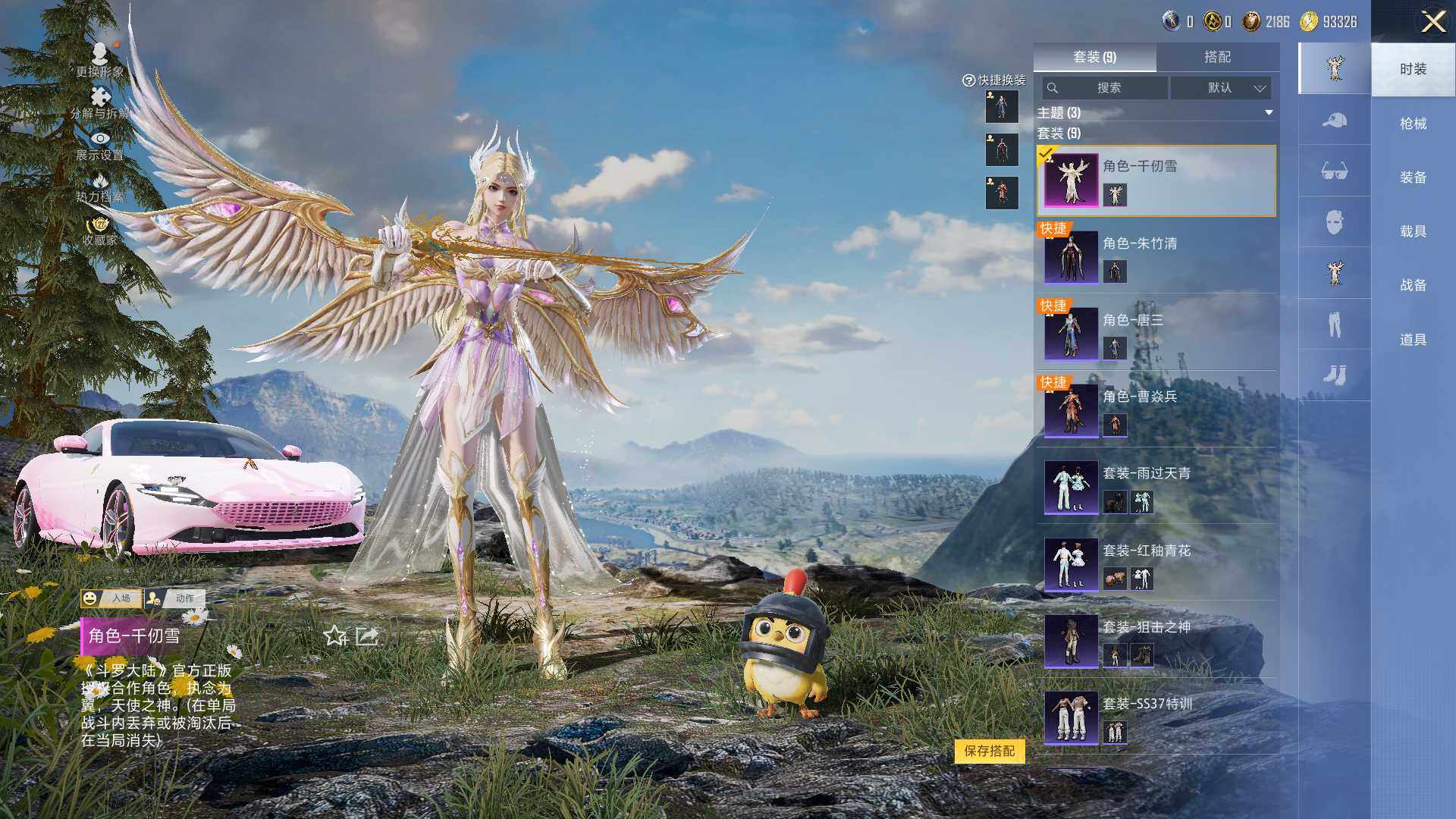Open the 默认 sort dropdown
Image resolution: width=1456 pixels, height=819 pixels.
pyautogui.click(x=1220, y=88)
